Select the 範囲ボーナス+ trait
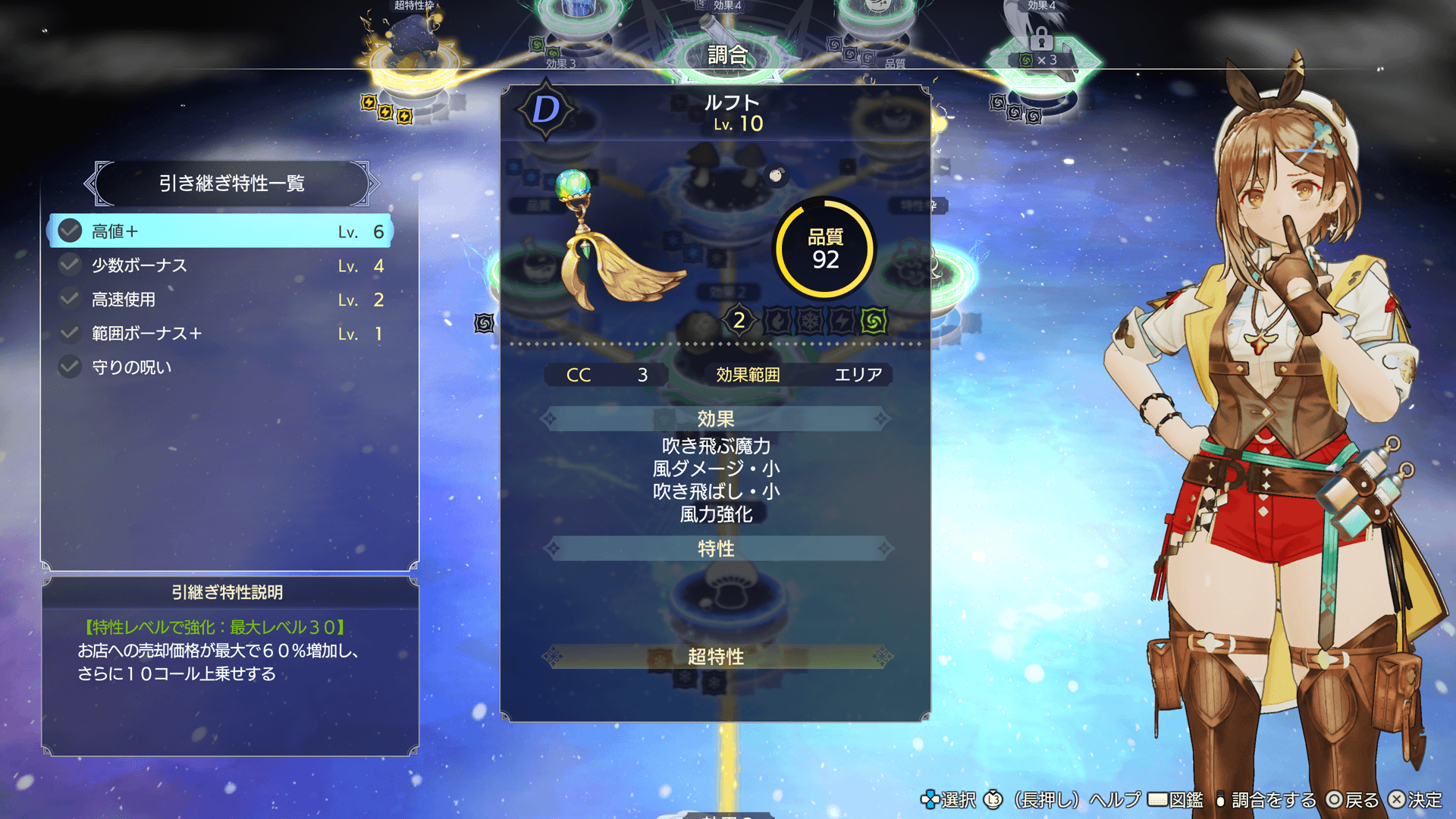This screenshot has height=819, width=1456. pos(220,334)
